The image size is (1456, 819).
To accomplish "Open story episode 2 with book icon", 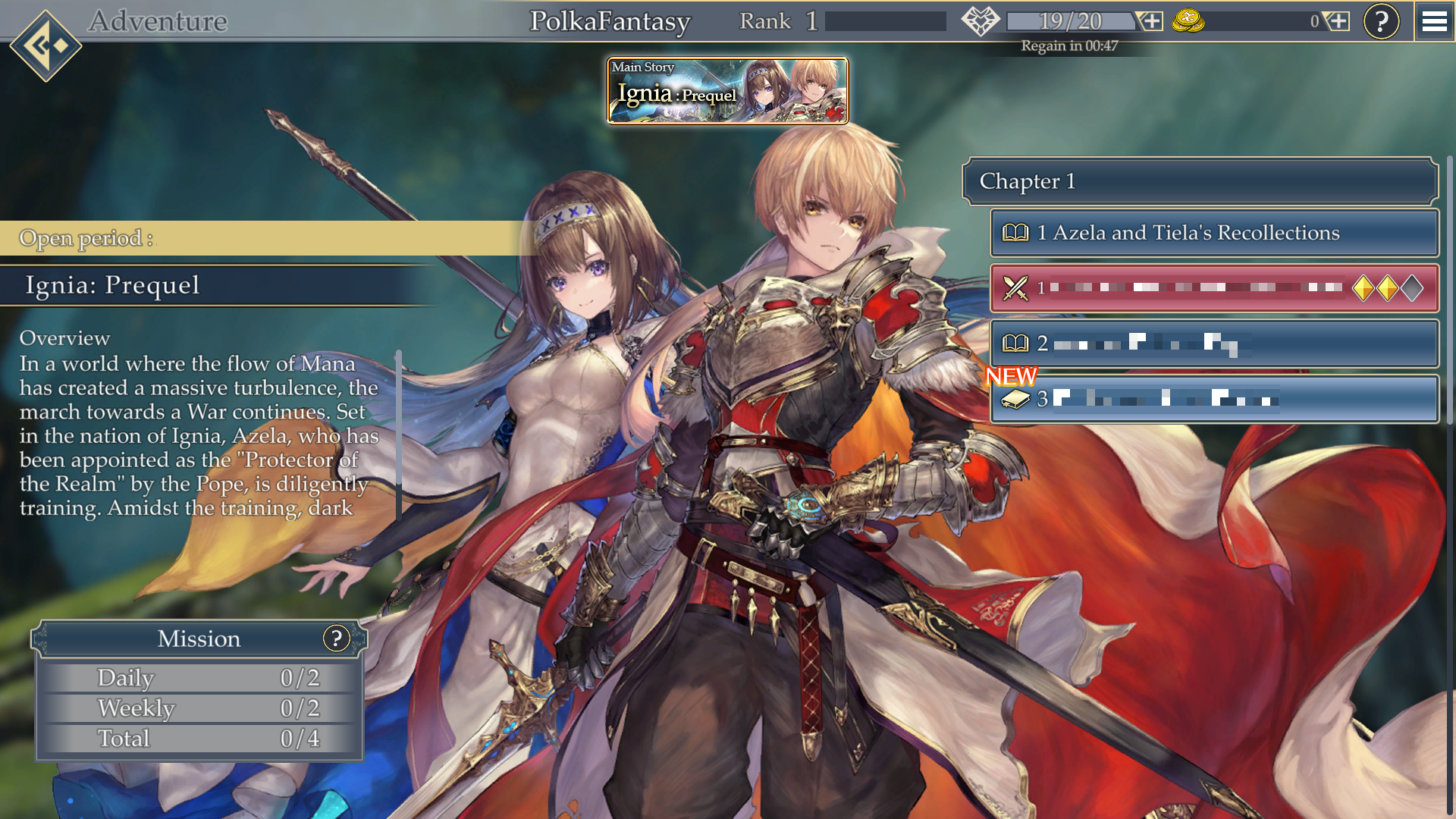I will click(x=1214, y=344).
